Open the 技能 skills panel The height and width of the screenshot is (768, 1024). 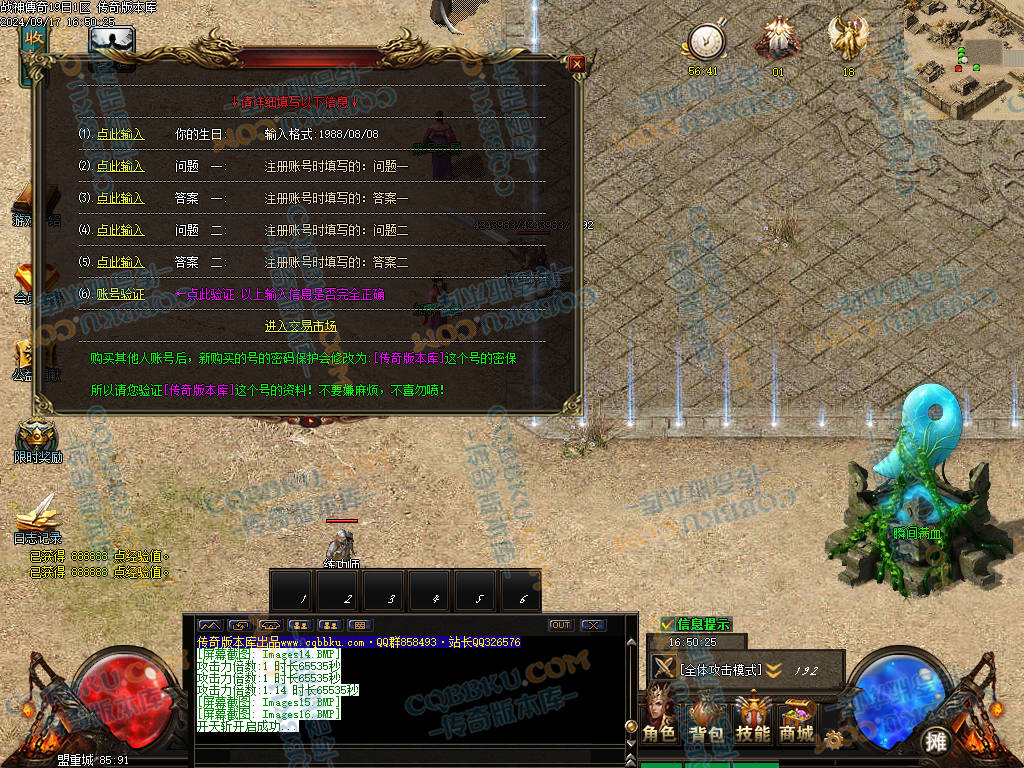point(752,718)
